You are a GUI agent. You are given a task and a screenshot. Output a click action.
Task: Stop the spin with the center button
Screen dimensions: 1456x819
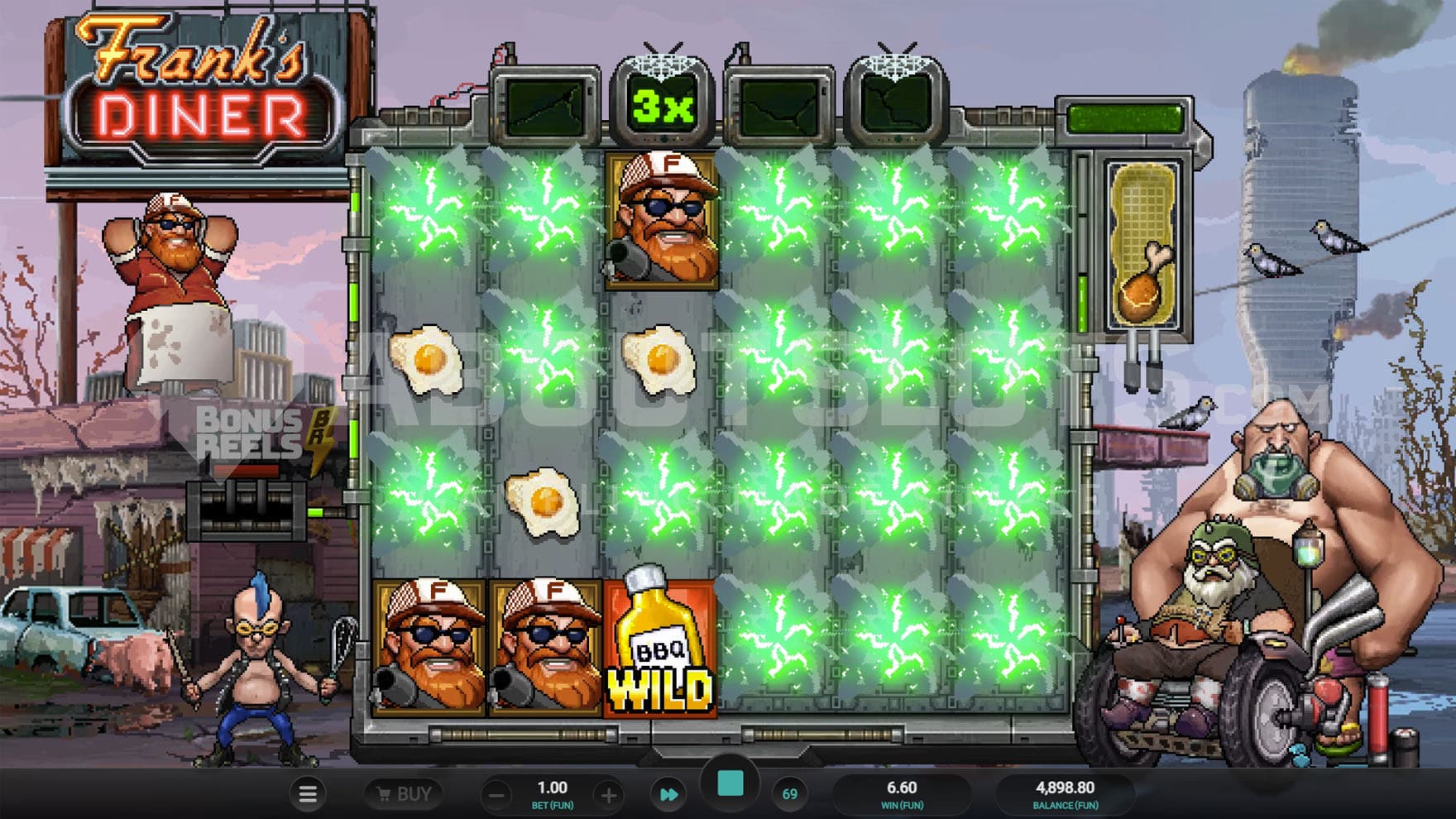click(730, 784)
